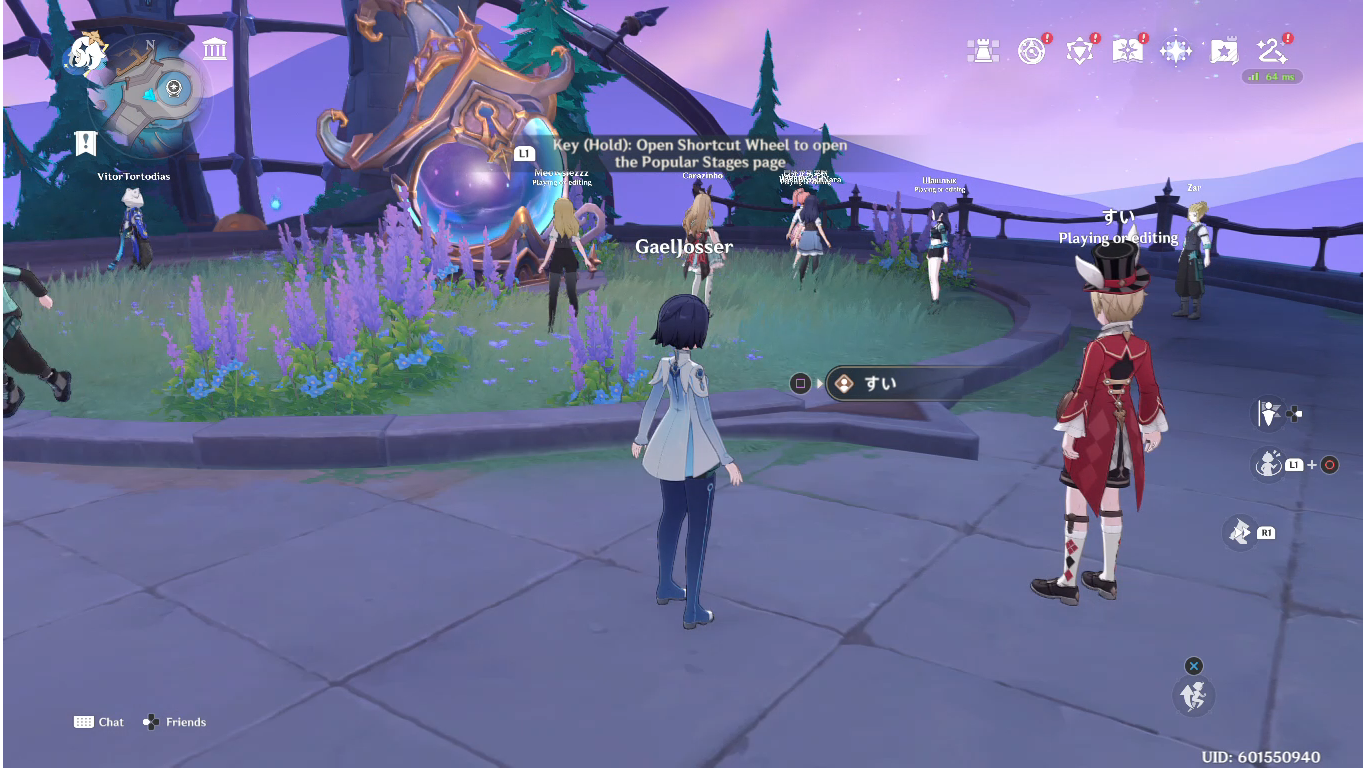
Task: Open the exclamation banner notice icon
Action: click(x=86, y=143)
